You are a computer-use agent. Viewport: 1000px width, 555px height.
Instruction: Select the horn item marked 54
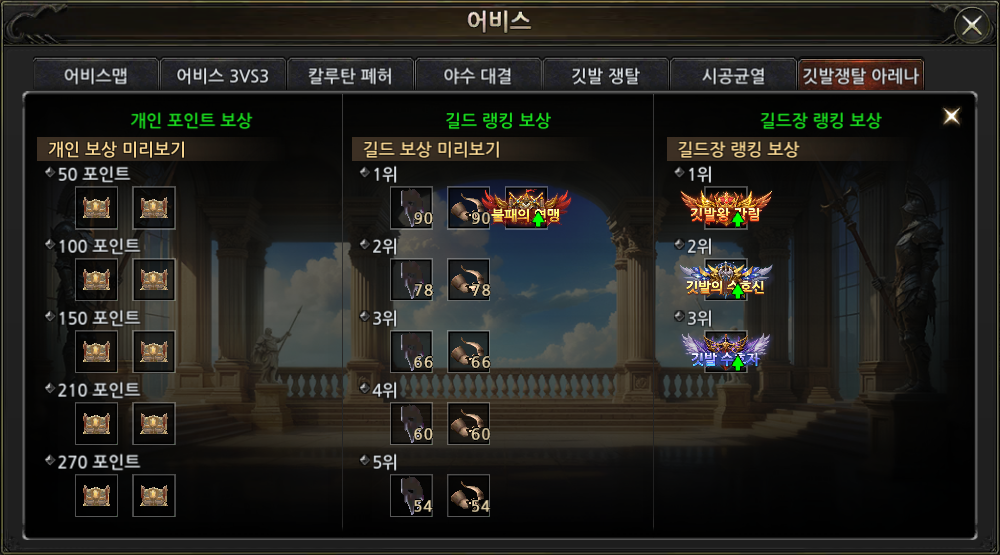point(468,496)
